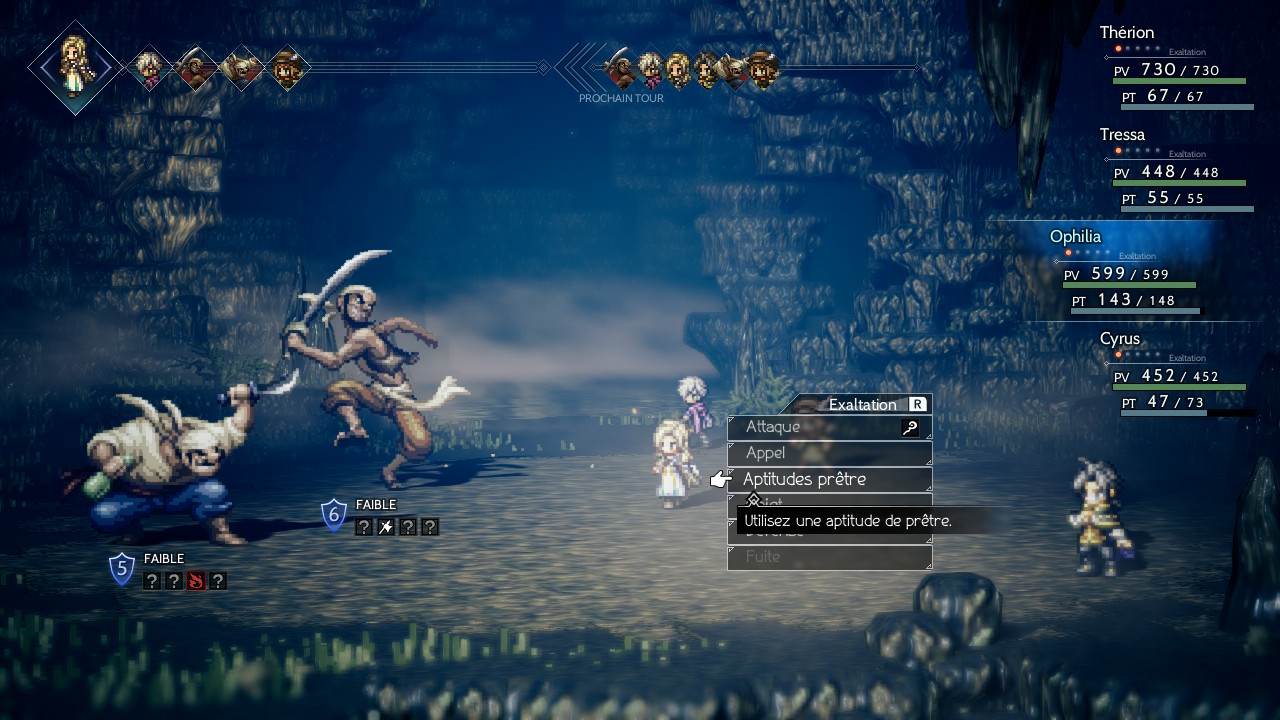Click the shield showing 5 guard points
1280x720 pixels.
[122, 569]
